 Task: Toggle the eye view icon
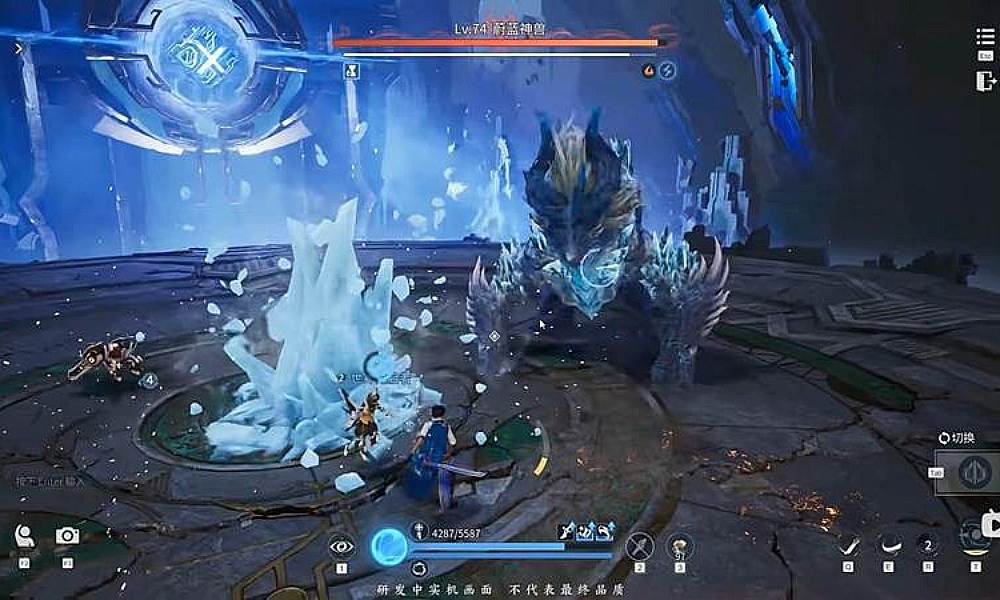(x=341, y=546)
